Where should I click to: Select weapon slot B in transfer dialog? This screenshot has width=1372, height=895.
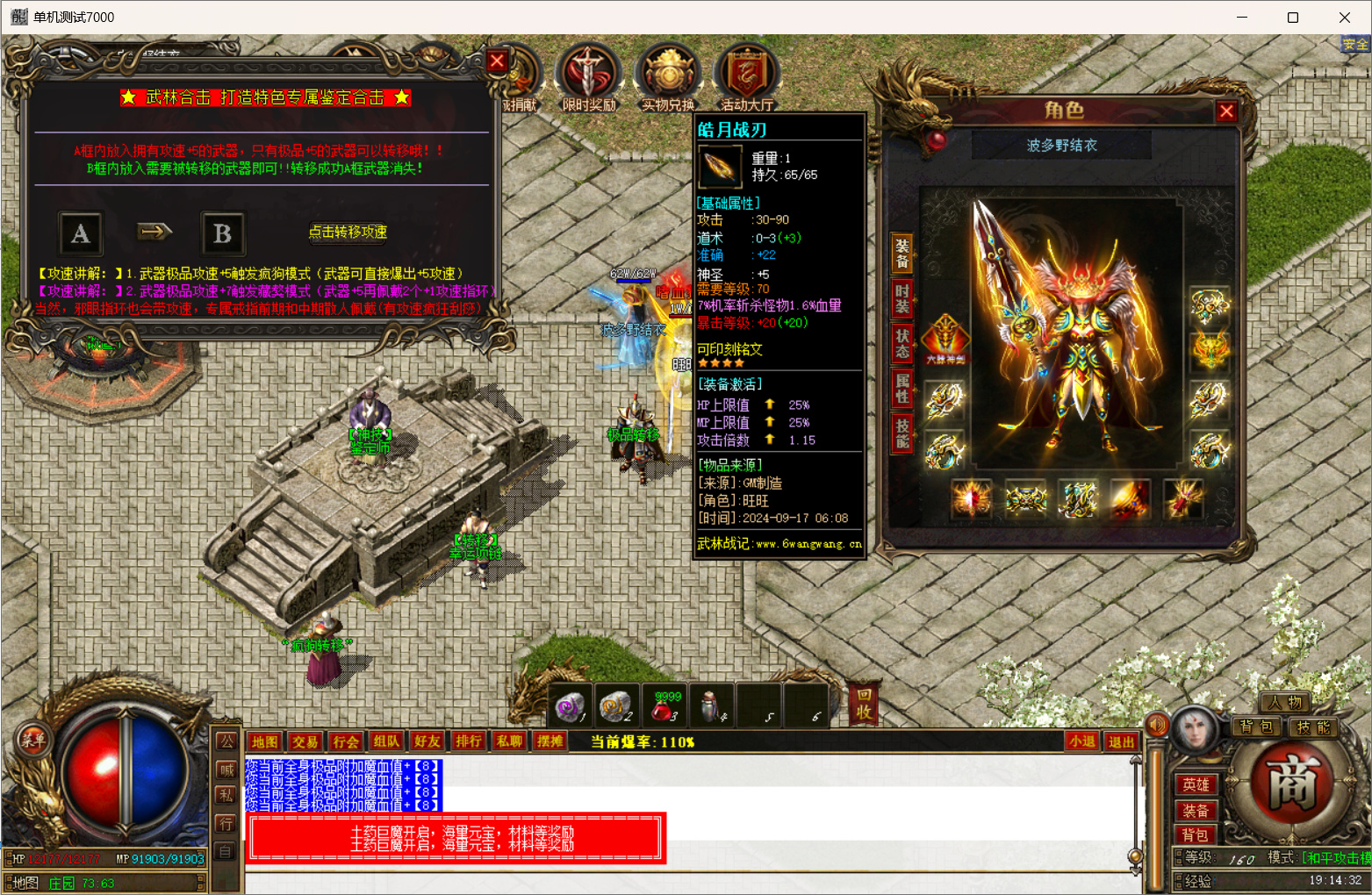click(222, 233)
